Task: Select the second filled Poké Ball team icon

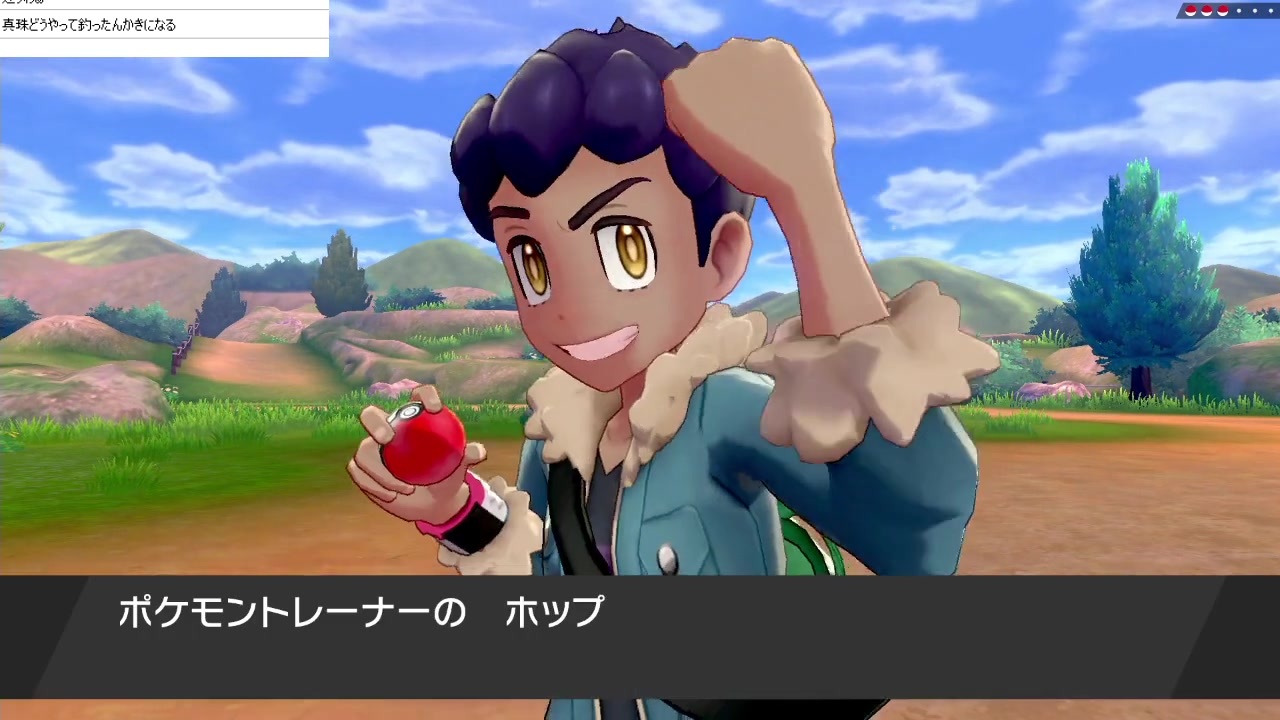Action: (x=1206, y=10)
